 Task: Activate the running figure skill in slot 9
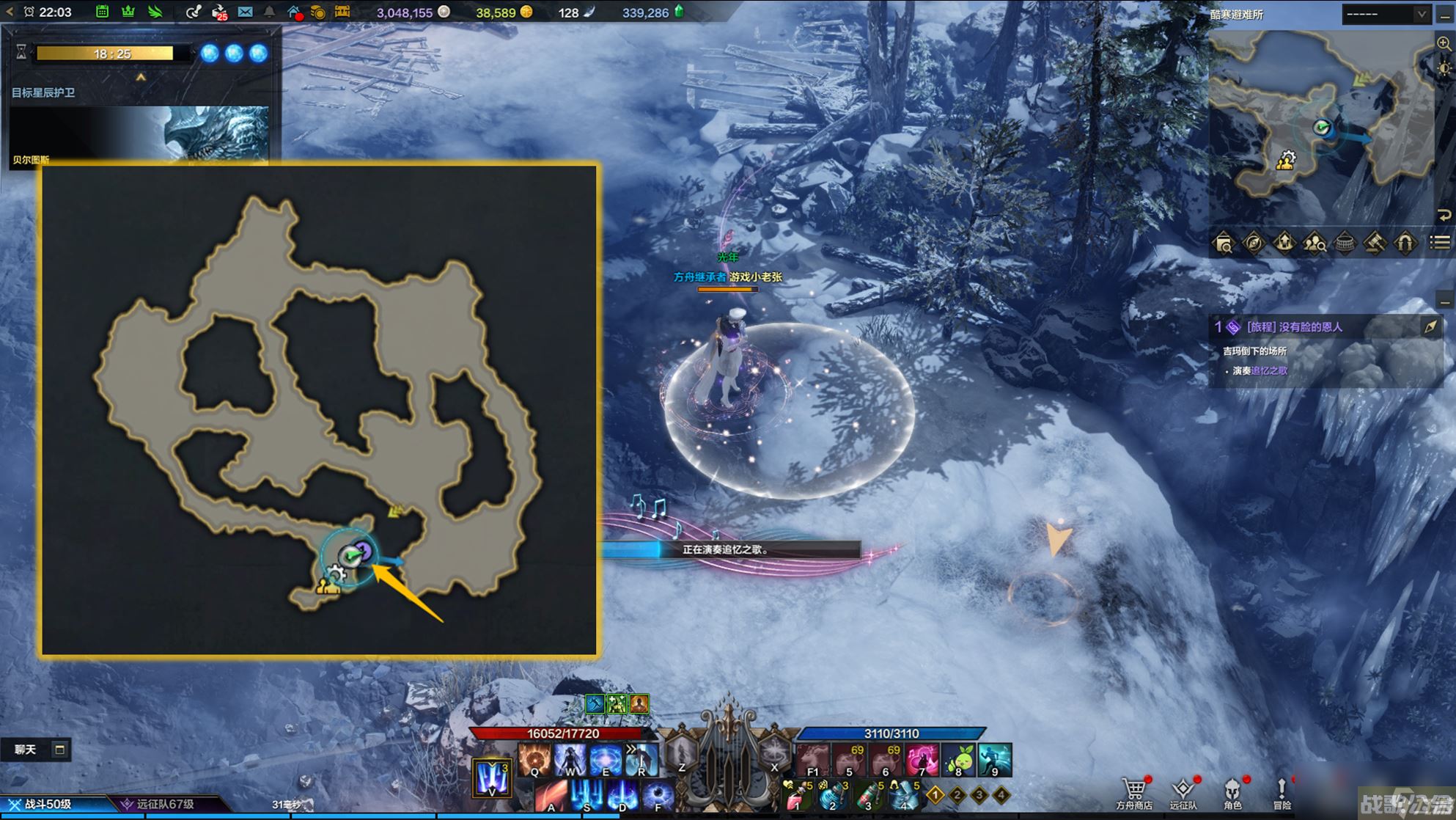[x=994, y=760]
